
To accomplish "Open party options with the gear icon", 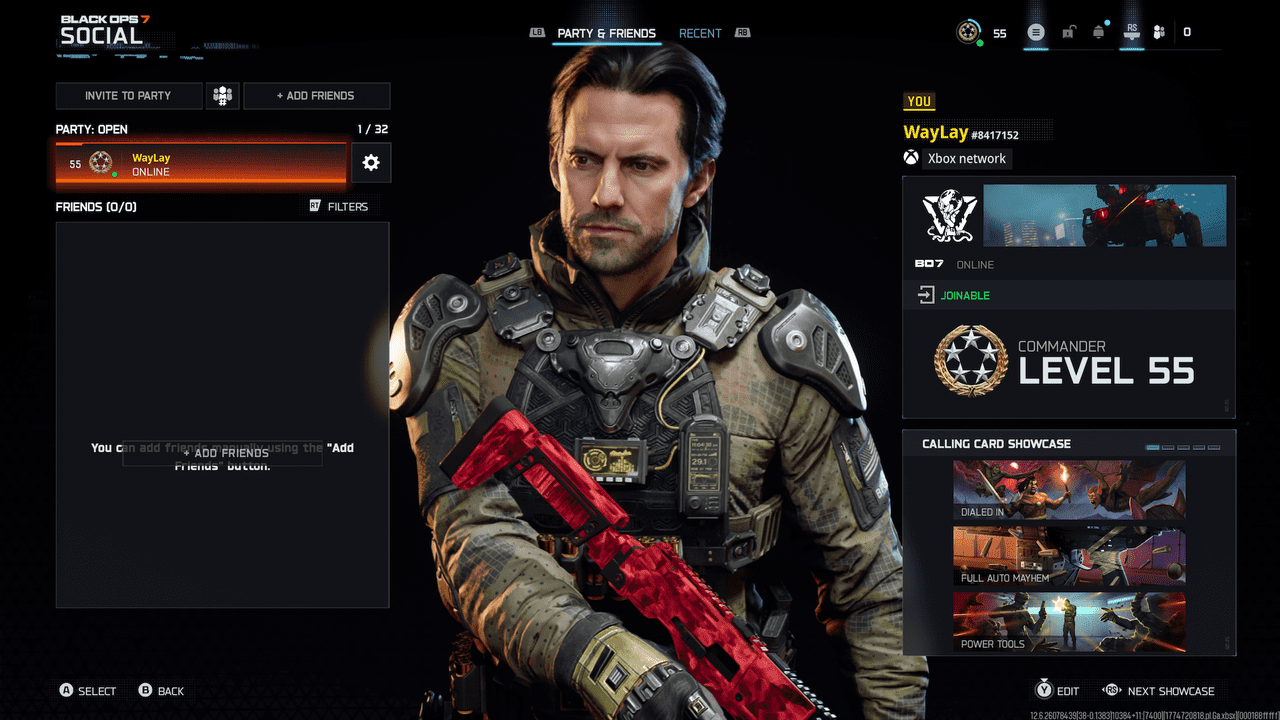I will [370, 162].
